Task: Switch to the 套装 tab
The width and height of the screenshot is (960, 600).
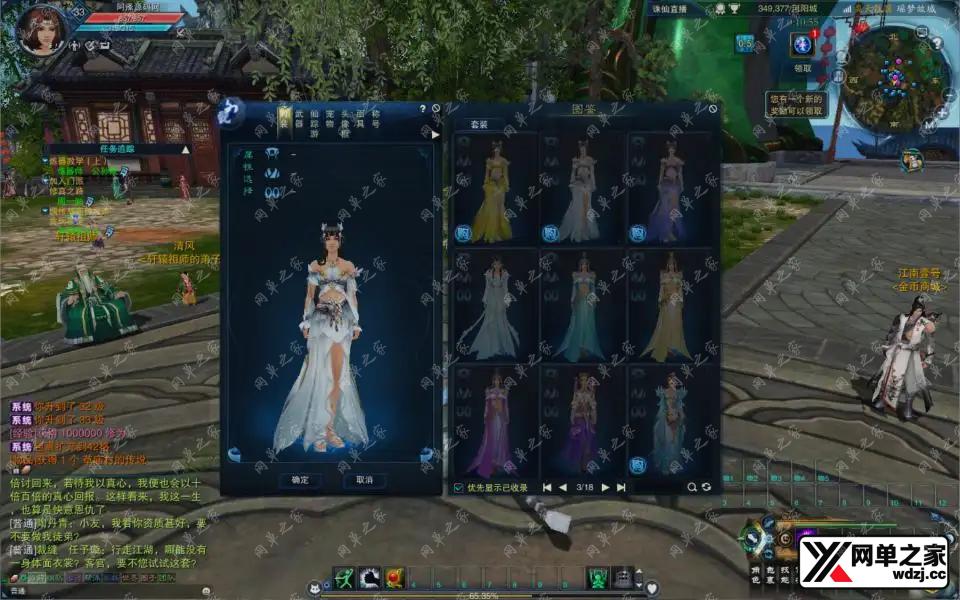Action: tap(479, 125)
